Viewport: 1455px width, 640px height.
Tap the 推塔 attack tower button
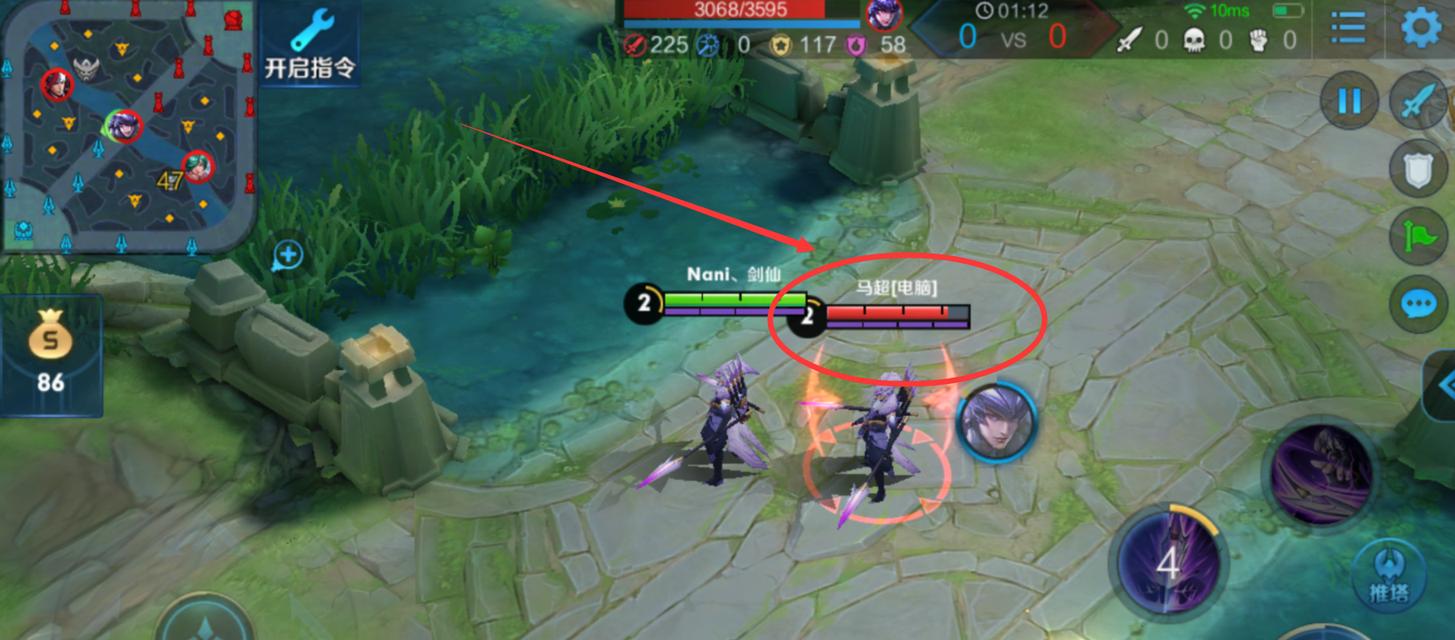1388,578
